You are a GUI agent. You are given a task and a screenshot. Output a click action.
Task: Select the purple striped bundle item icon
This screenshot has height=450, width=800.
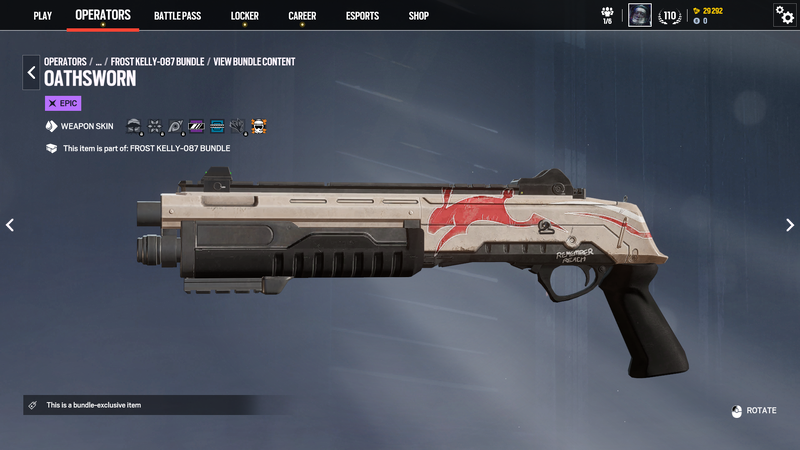coord(196,127)
